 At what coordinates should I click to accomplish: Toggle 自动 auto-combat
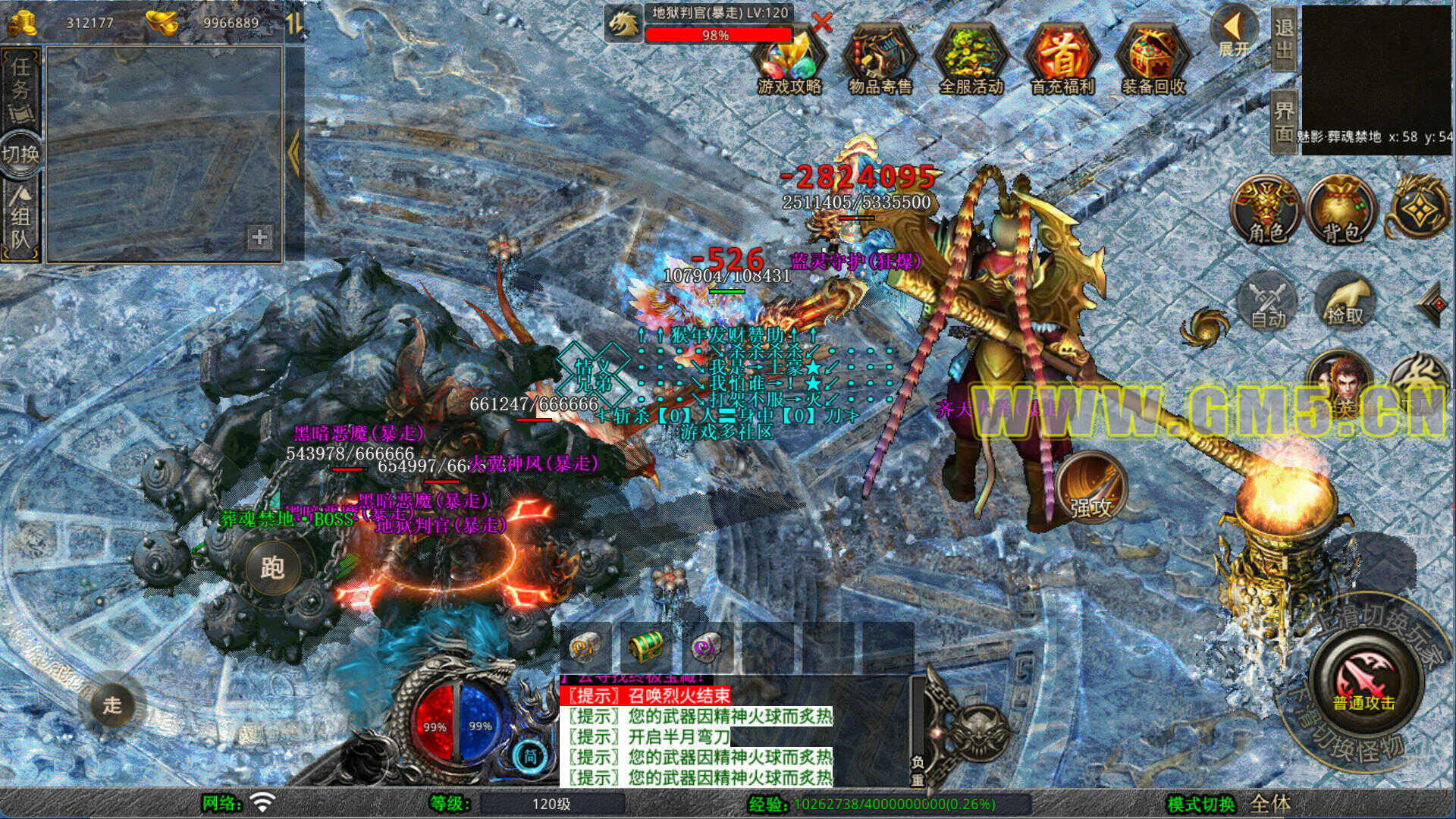click(1268, 303)
